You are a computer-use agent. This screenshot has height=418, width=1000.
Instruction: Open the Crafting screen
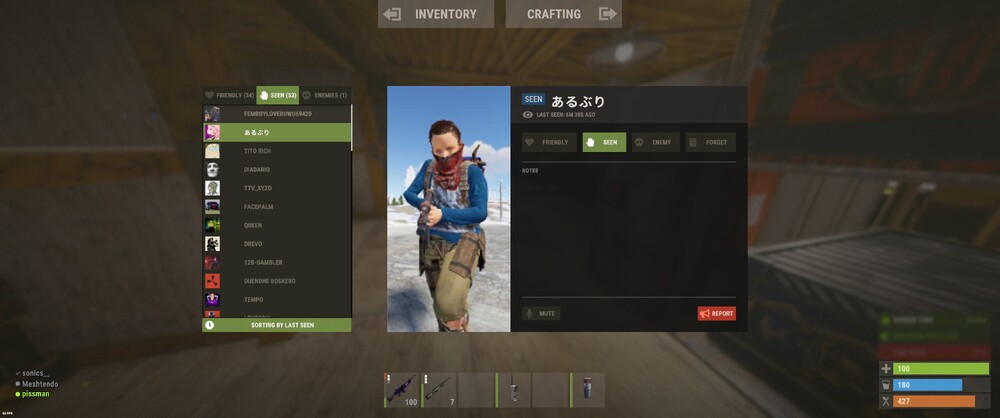pos(564,14)
